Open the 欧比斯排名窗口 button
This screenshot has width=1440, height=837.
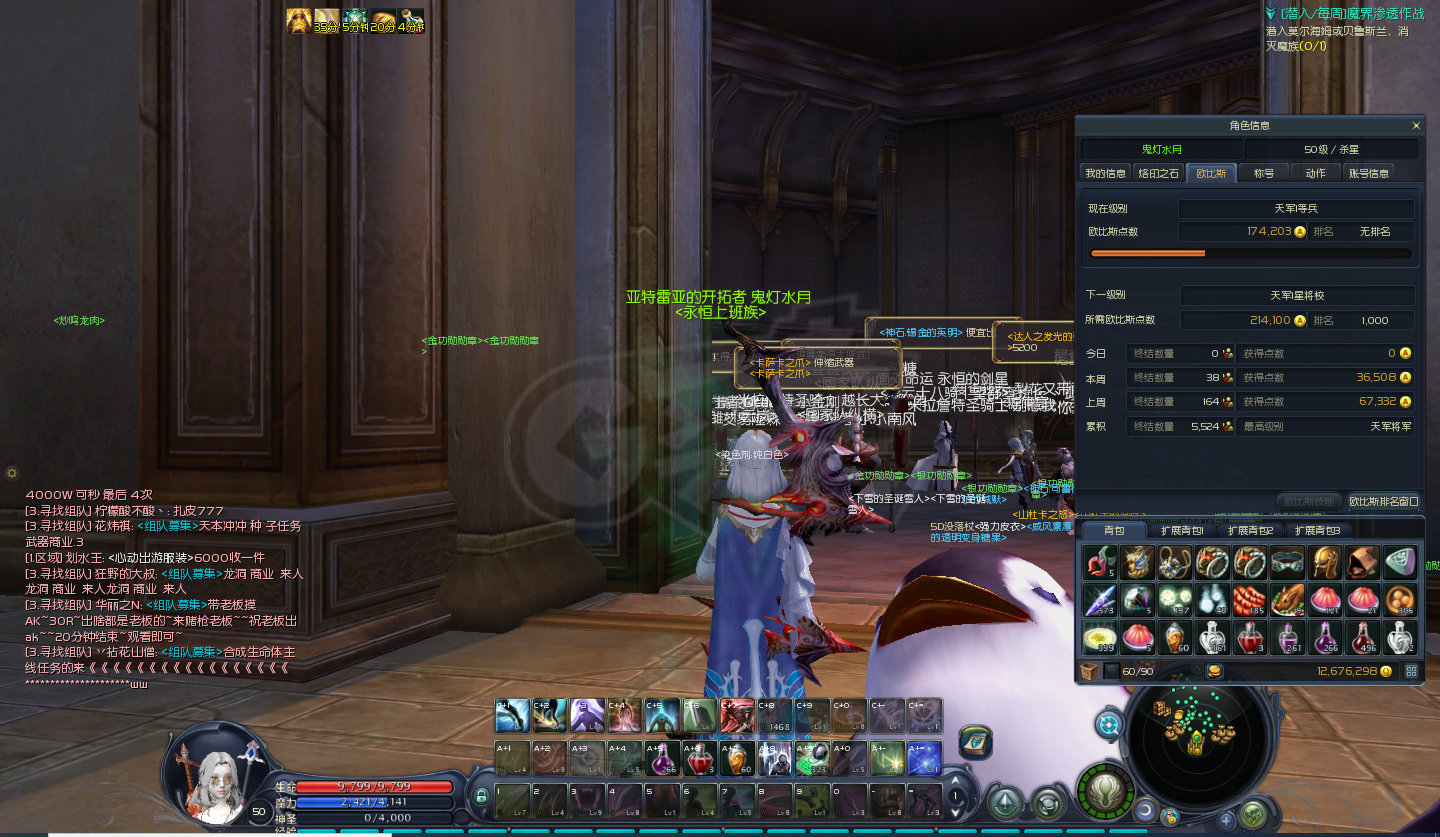point(1384,501)
